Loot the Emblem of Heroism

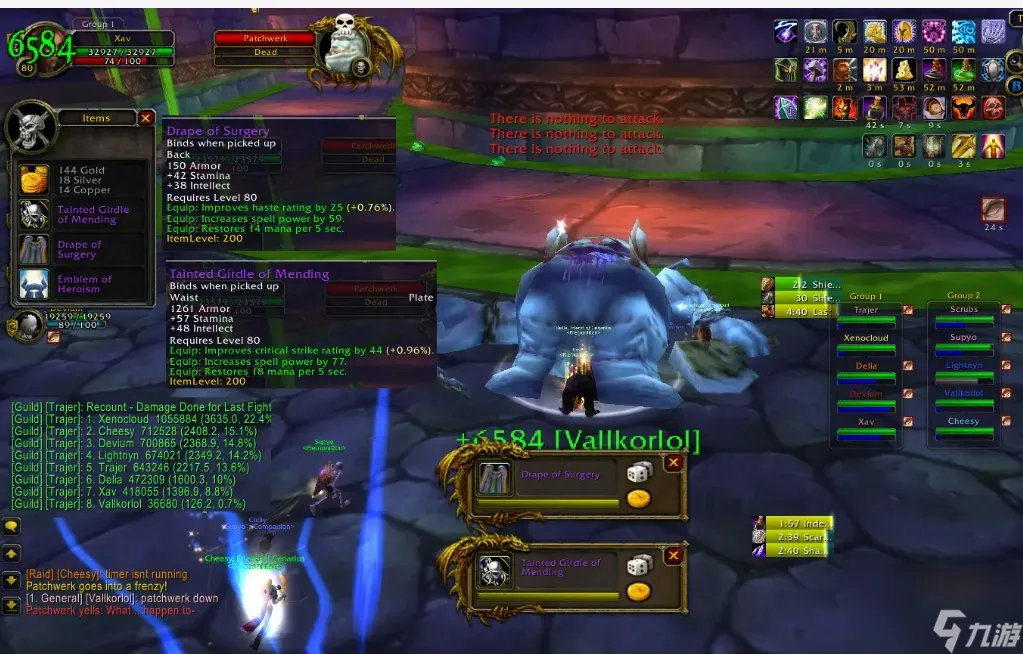(x=35, y=284)
